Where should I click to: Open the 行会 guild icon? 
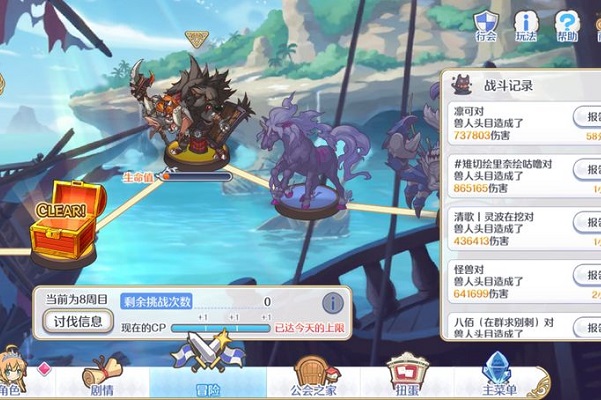pyautogui.click(x=486, y=25)
